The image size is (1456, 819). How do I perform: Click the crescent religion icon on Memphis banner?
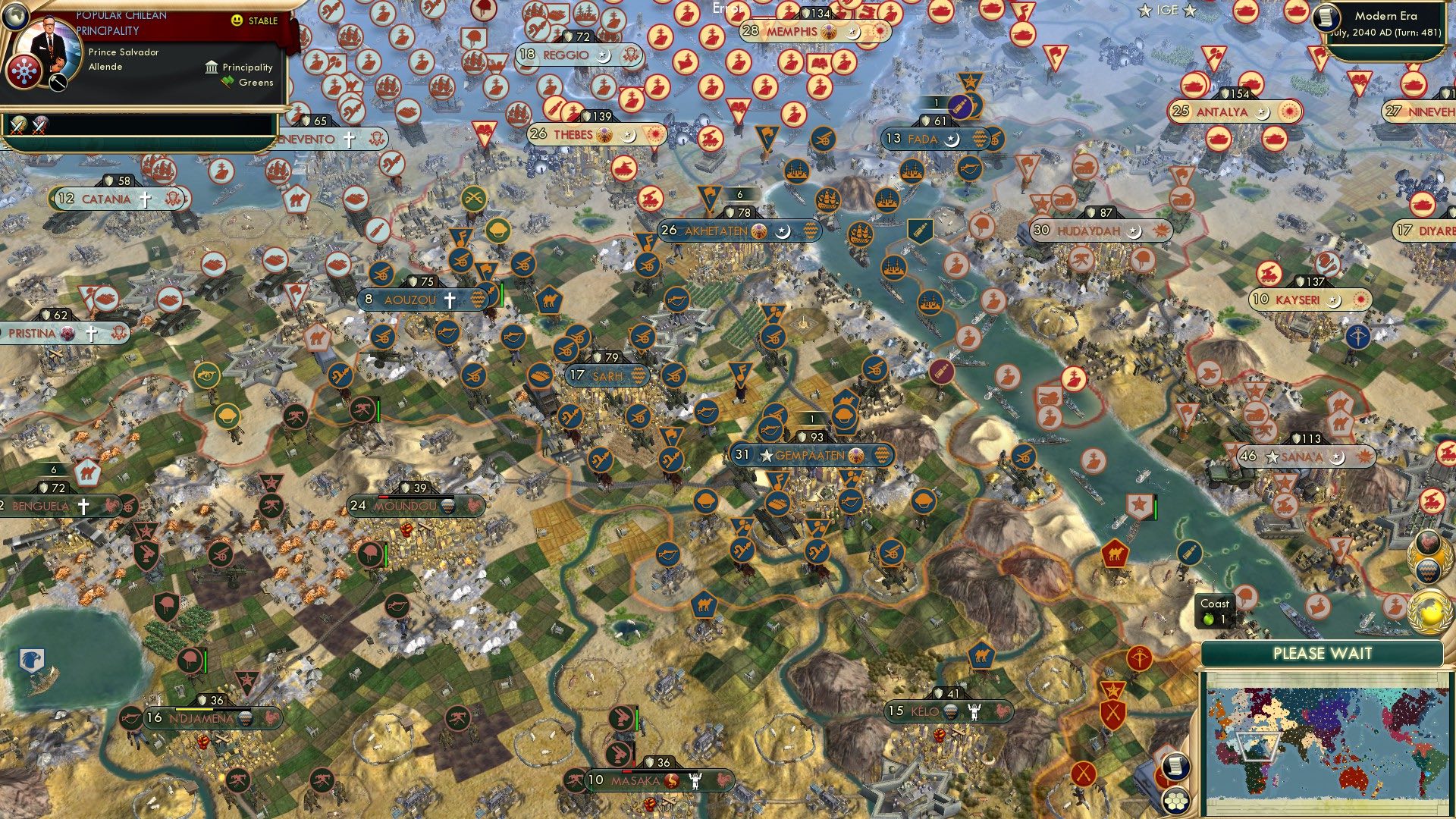pyautogui.click(x=853, y=33)
